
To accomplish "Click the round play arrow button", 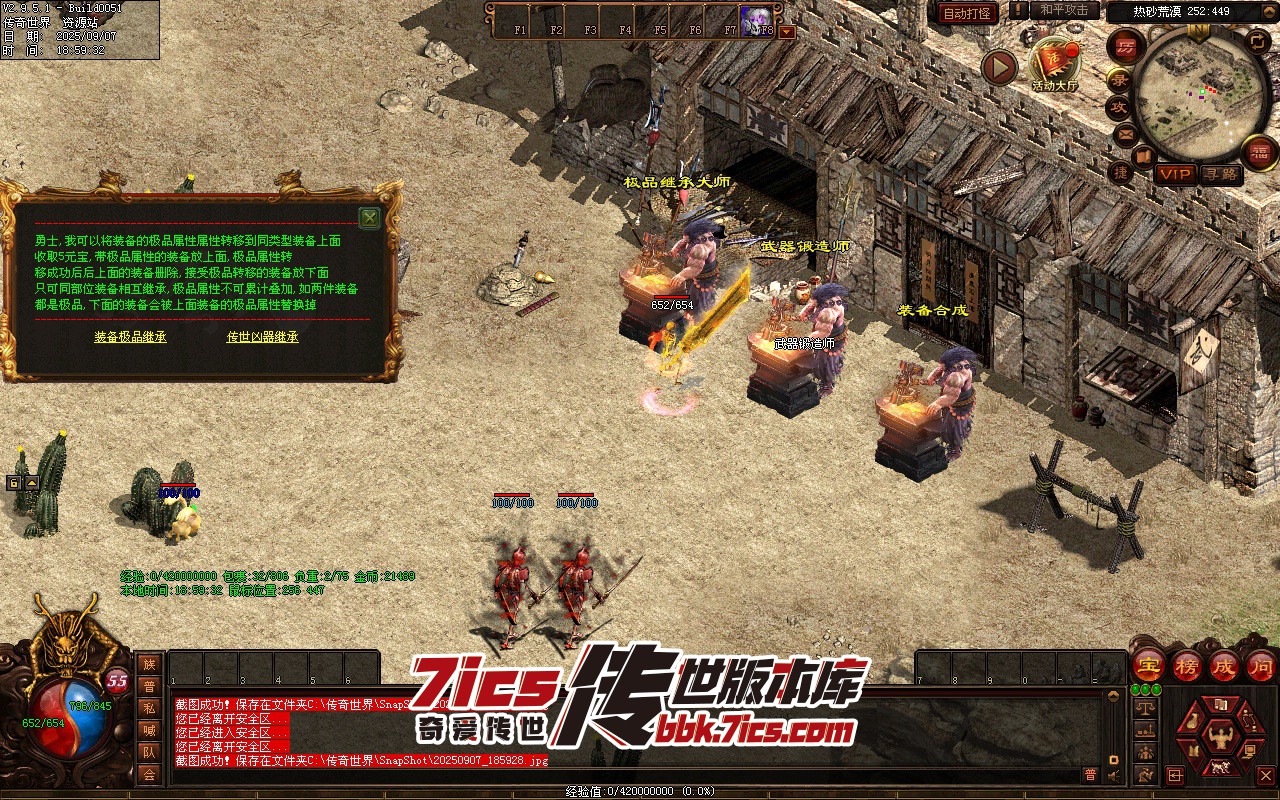I will coord(998,67).
